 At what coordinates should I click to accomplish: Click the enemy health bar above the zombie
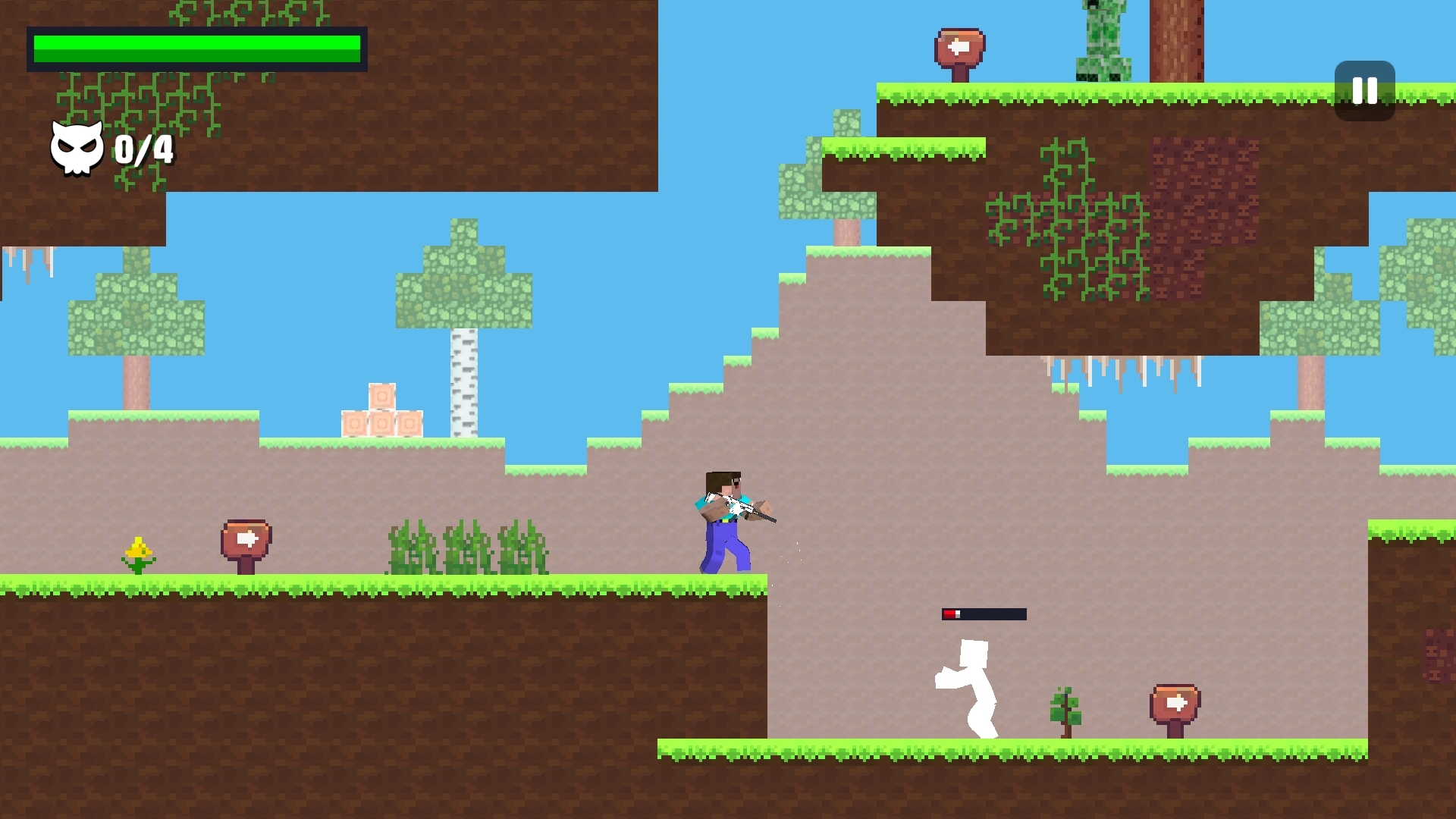point(984,613)
